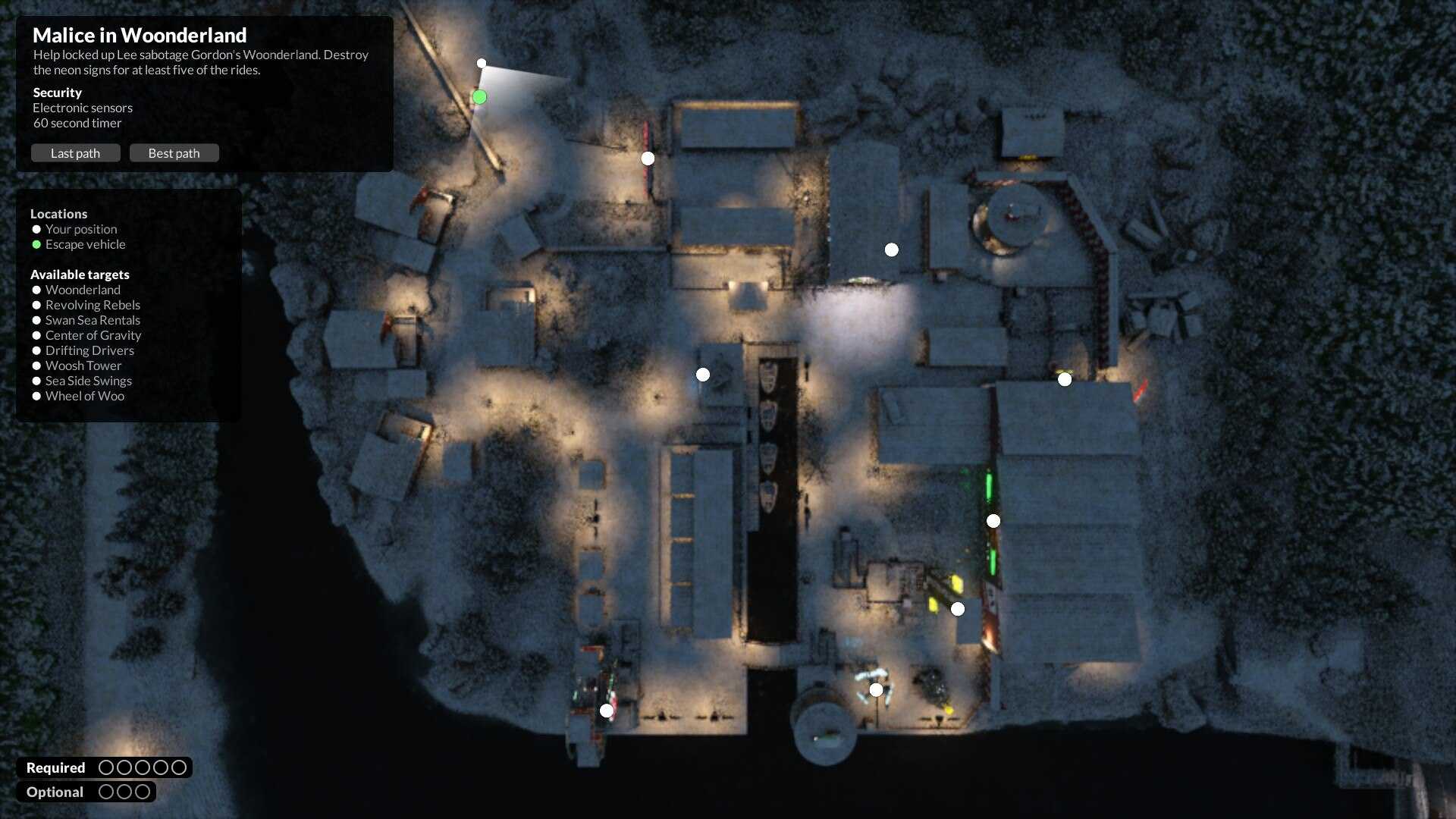Show the Last path route
Viewport: 1456px width, 819px height.
click(x=75, y=153)
